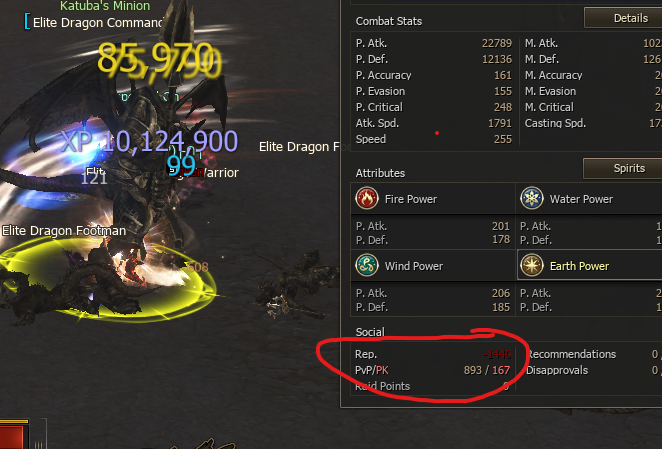Open the Spirits attribute window
662x449 pixels.
tap(622, 168)
